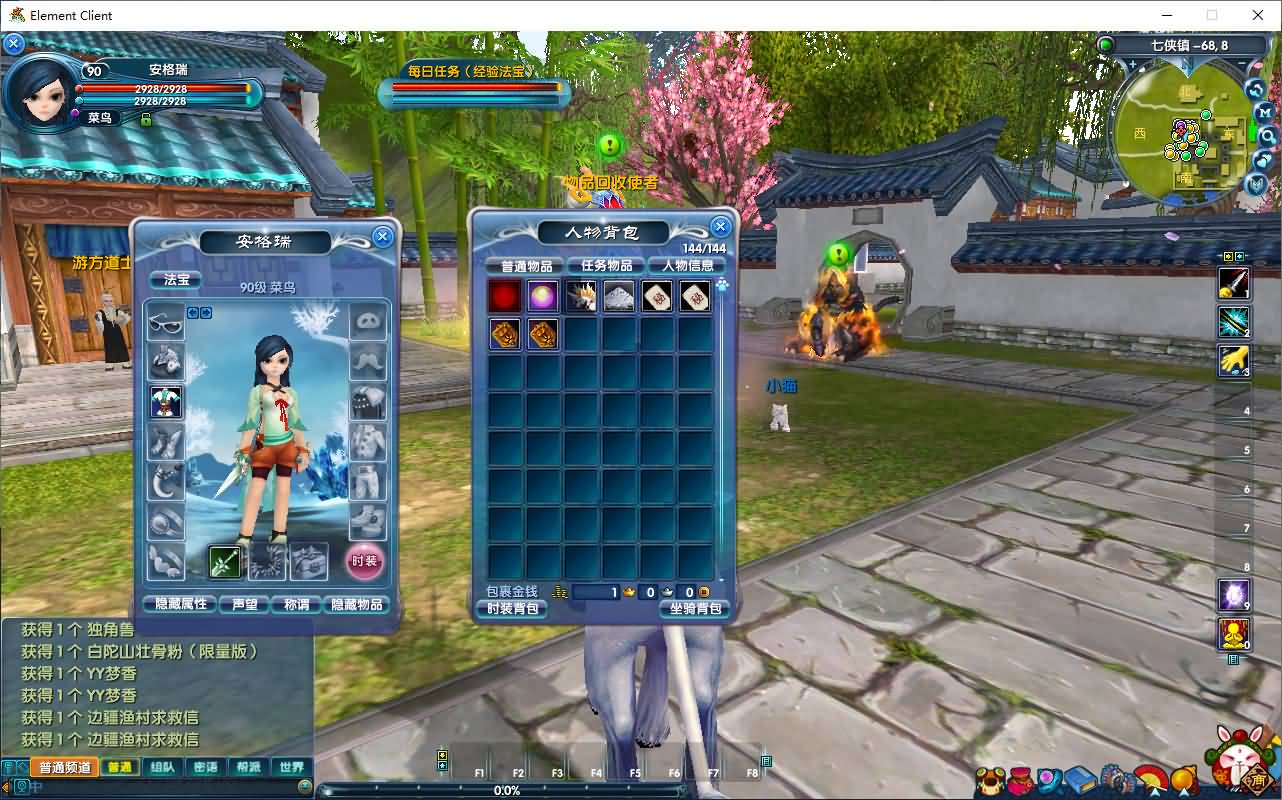The image size is (1282, 800).
Task: Switch chat to the 世界 channel
Action: (x=291, y=767)
